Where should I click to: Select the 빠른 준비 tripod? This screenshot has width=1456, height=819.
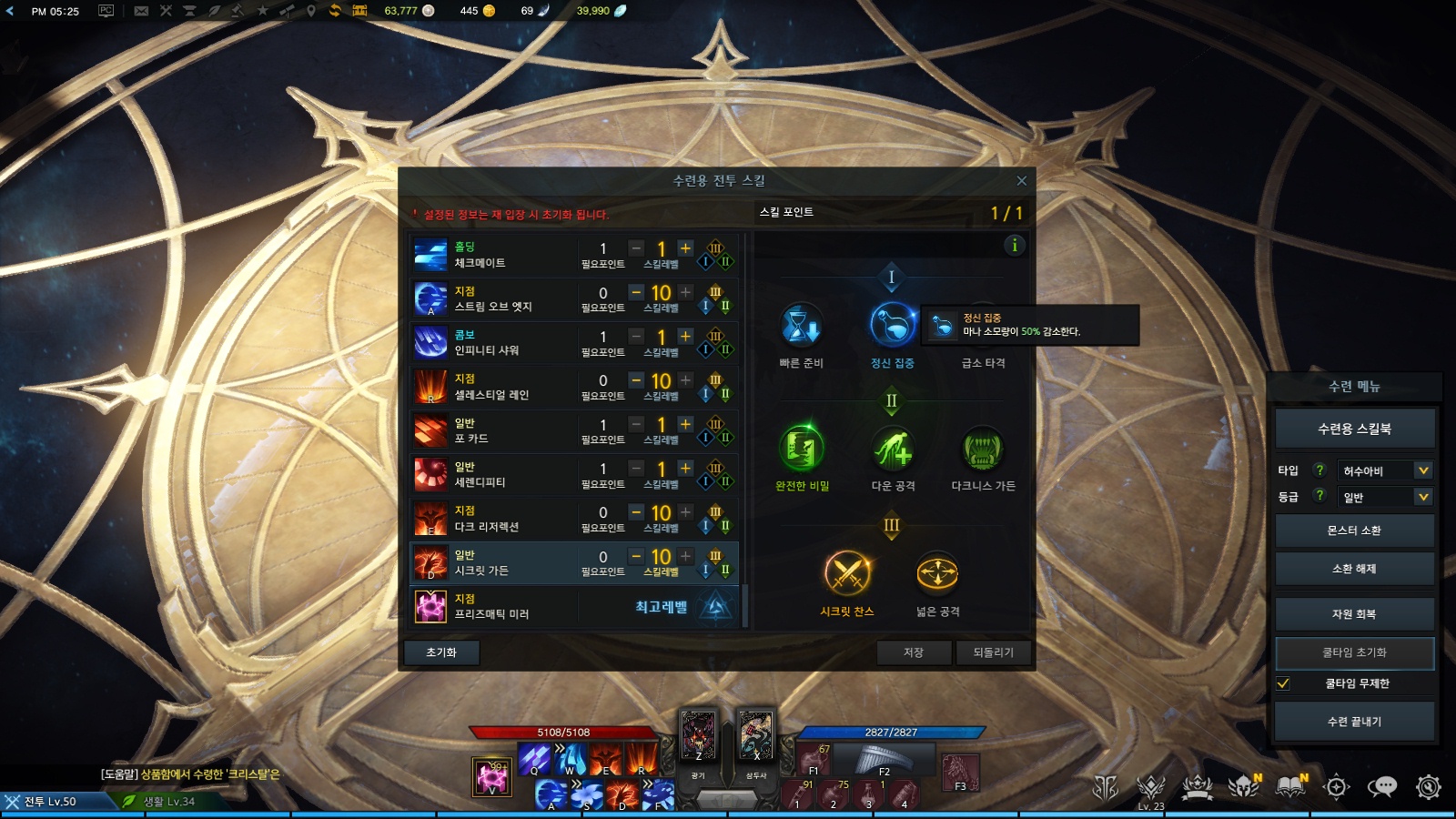pos(802,326)
